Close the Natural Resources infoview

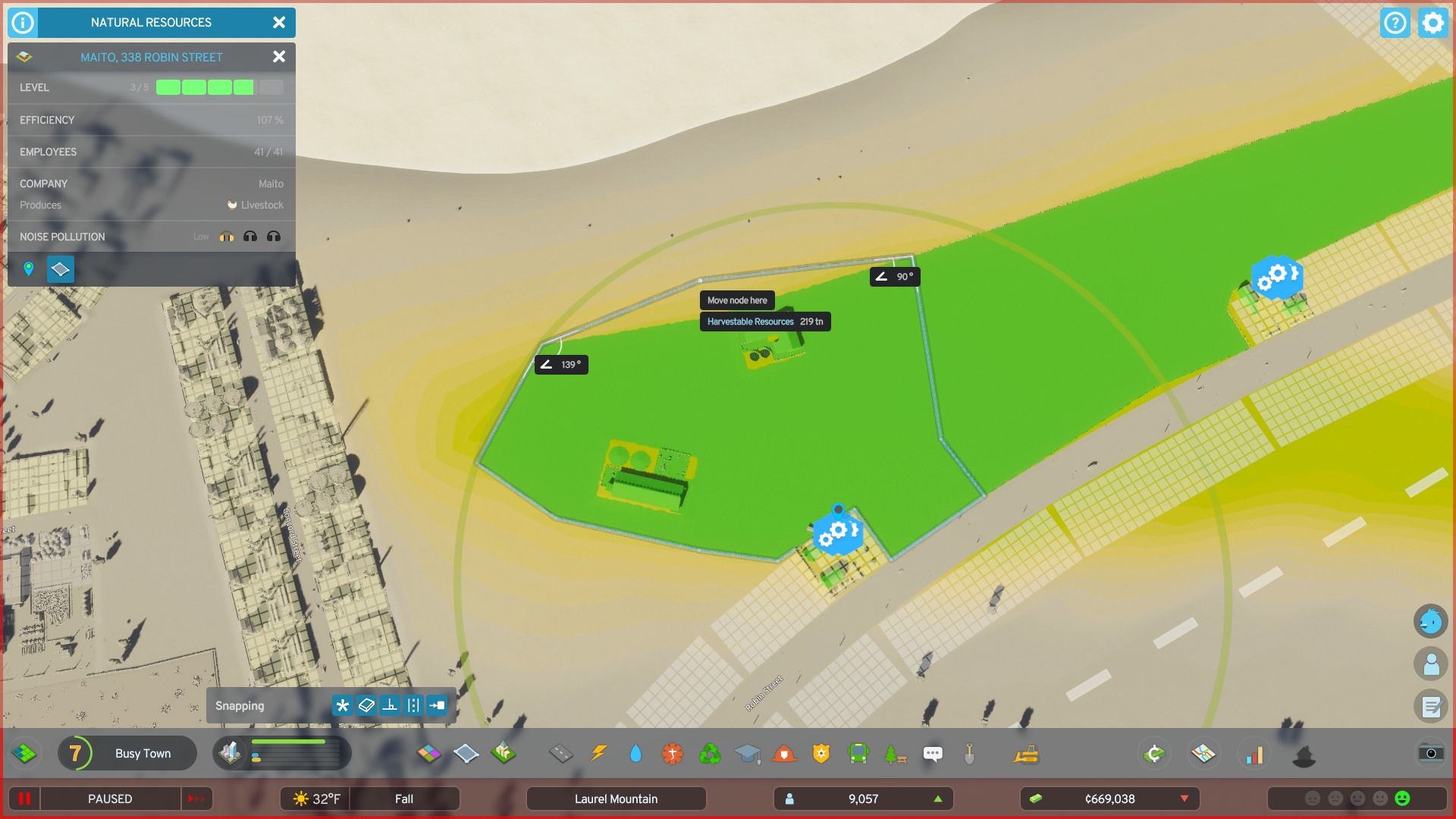(x=278, y=23)
